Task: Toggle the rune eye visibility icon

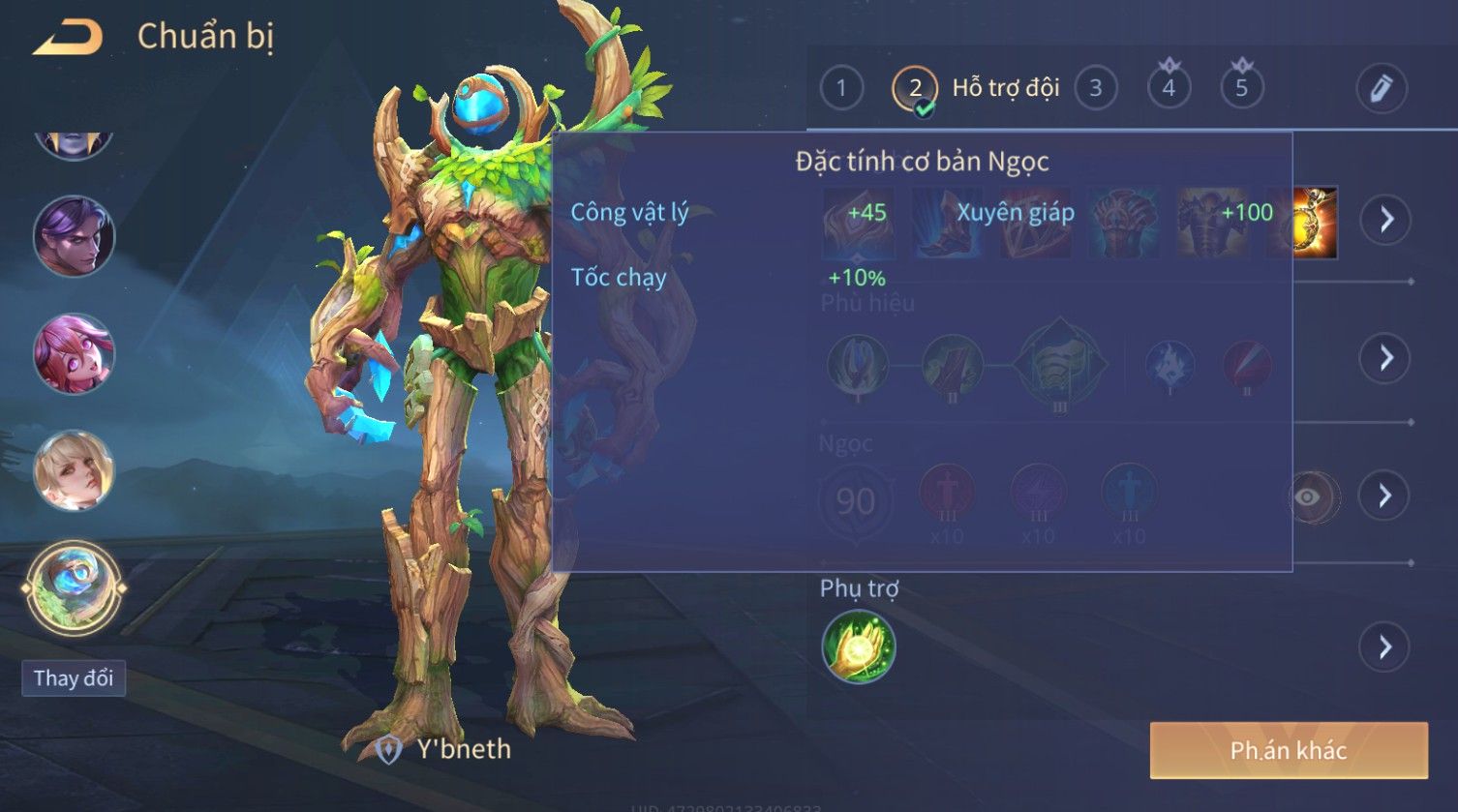Action: (x=1309, y=497)
